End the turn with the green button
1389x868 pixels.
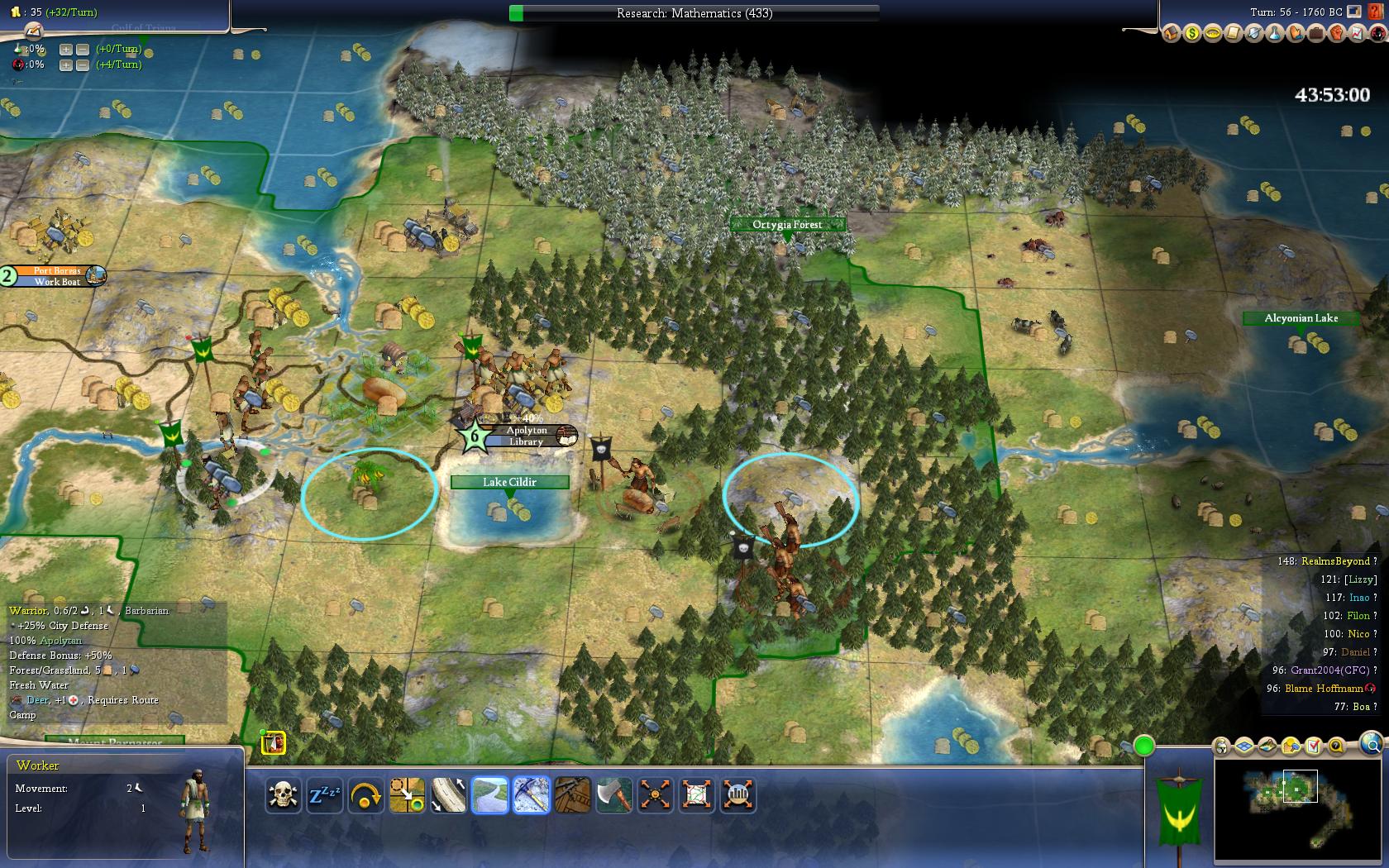tap(1144, 746)
